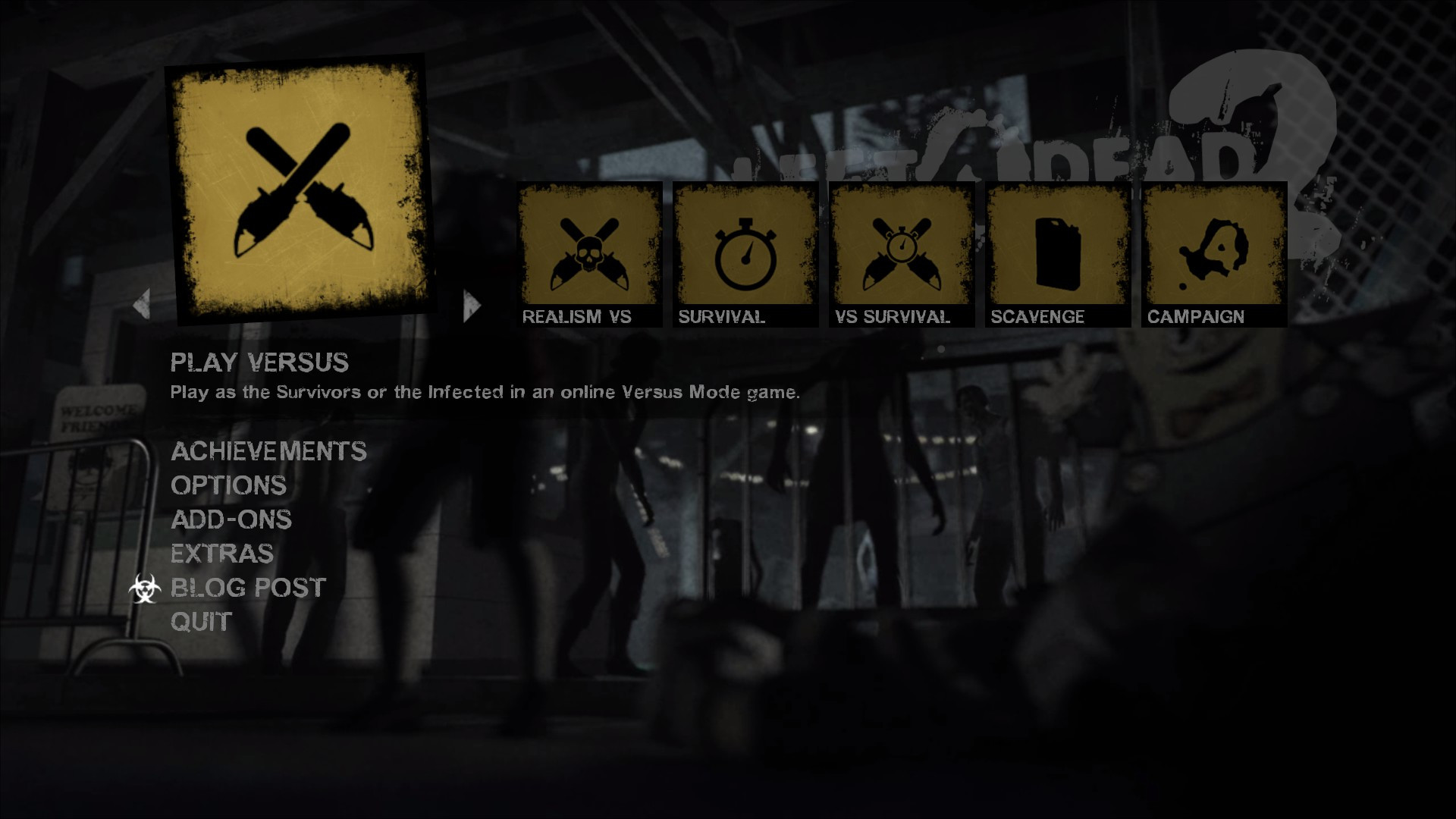Select the Realism VS skull icon
The image size is (1456, 819).
pos(588,250)
